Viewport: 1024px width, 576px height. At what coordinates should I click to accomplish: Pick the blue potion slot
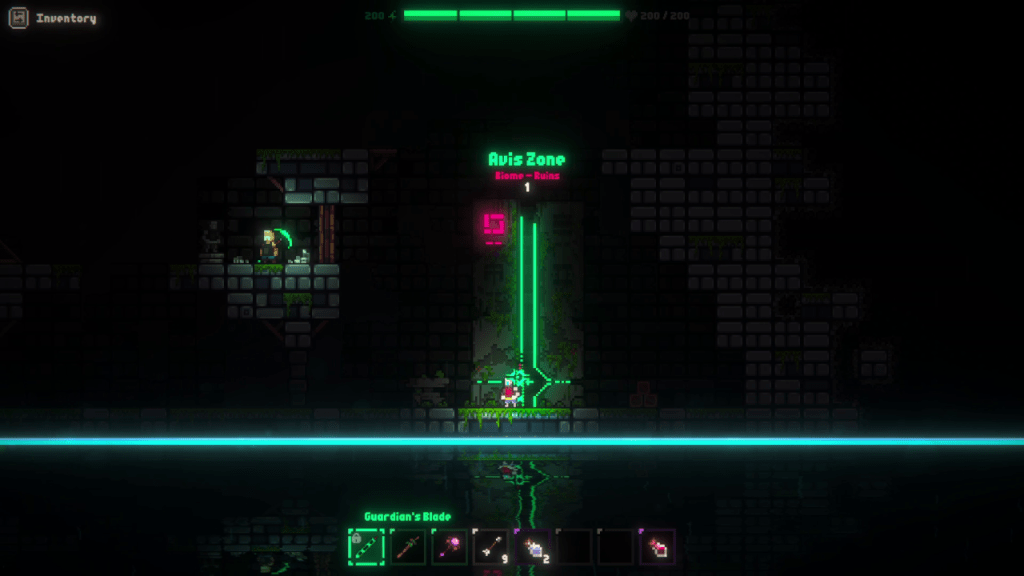pyautogui.click(x=533, y=546)
